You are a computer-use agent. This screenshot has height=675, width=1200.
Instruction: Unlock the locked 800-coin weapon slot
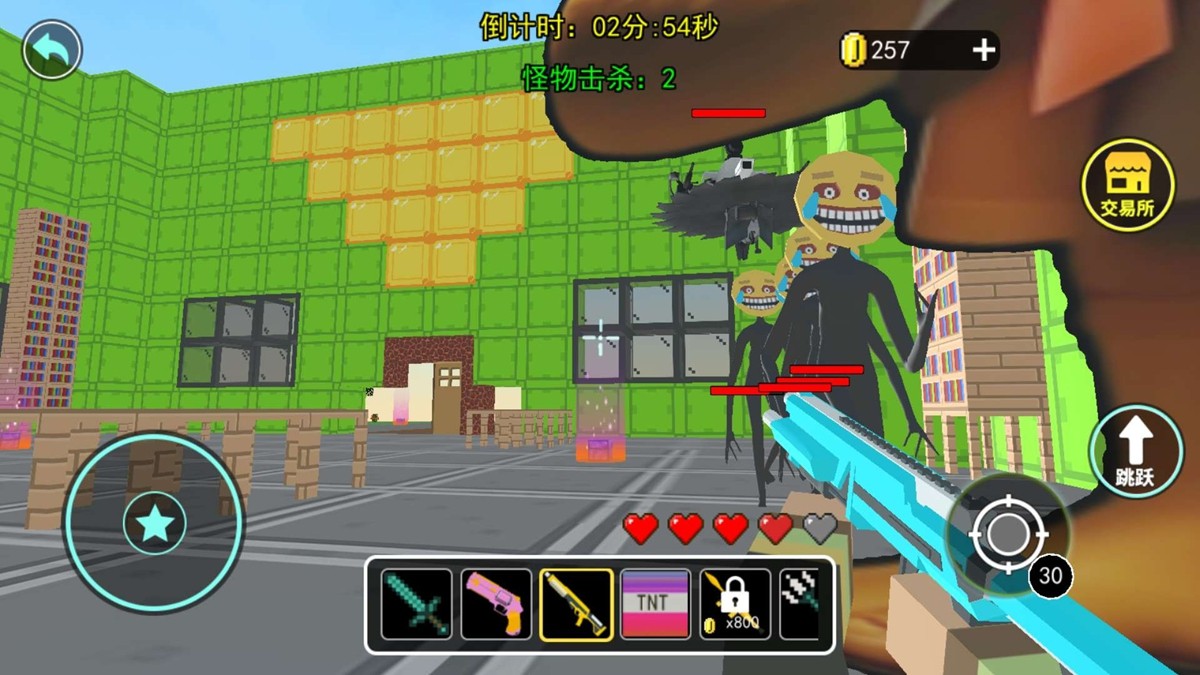pos(735,604)
